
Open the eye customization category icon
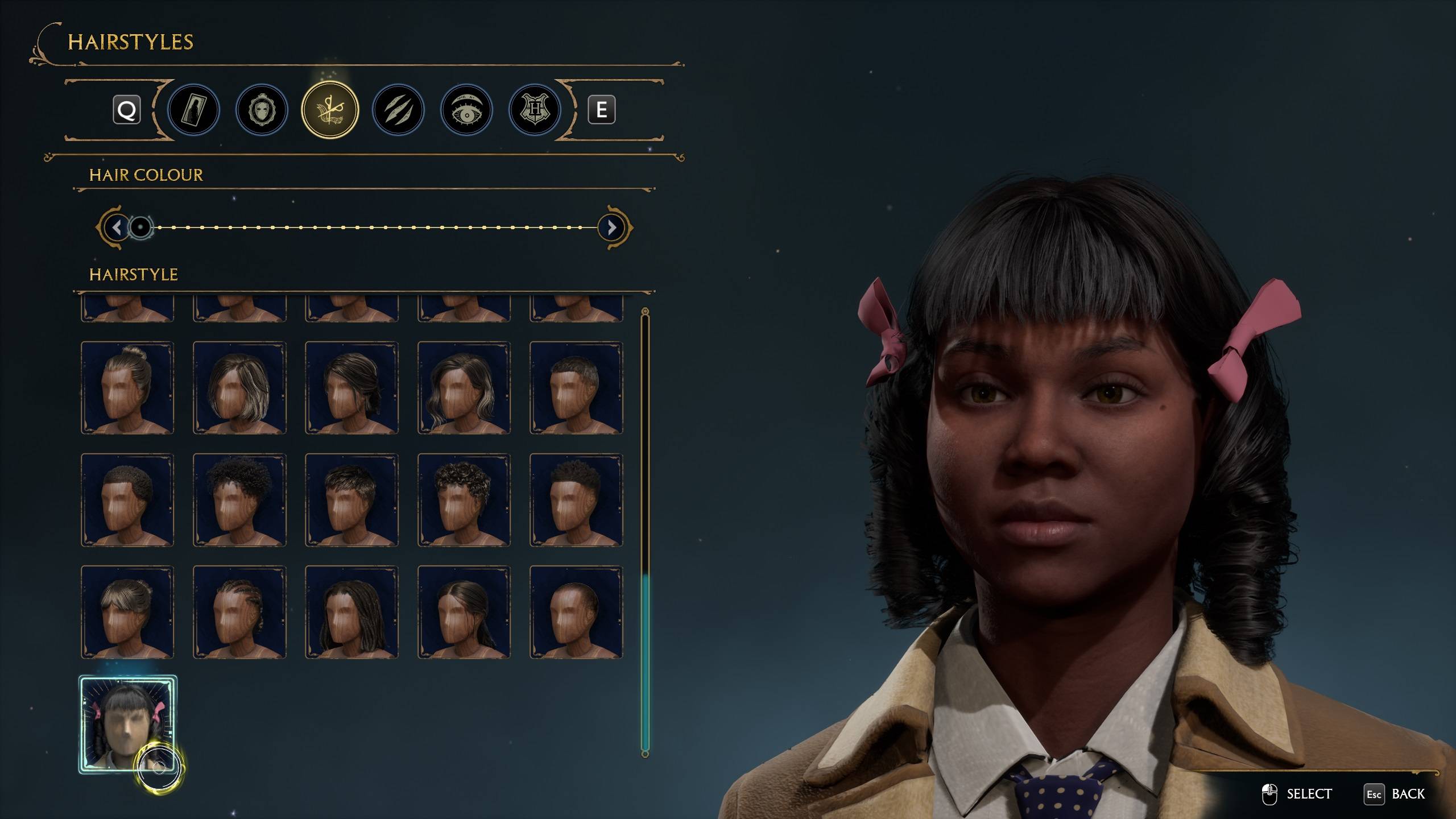(x=465, y=110)
